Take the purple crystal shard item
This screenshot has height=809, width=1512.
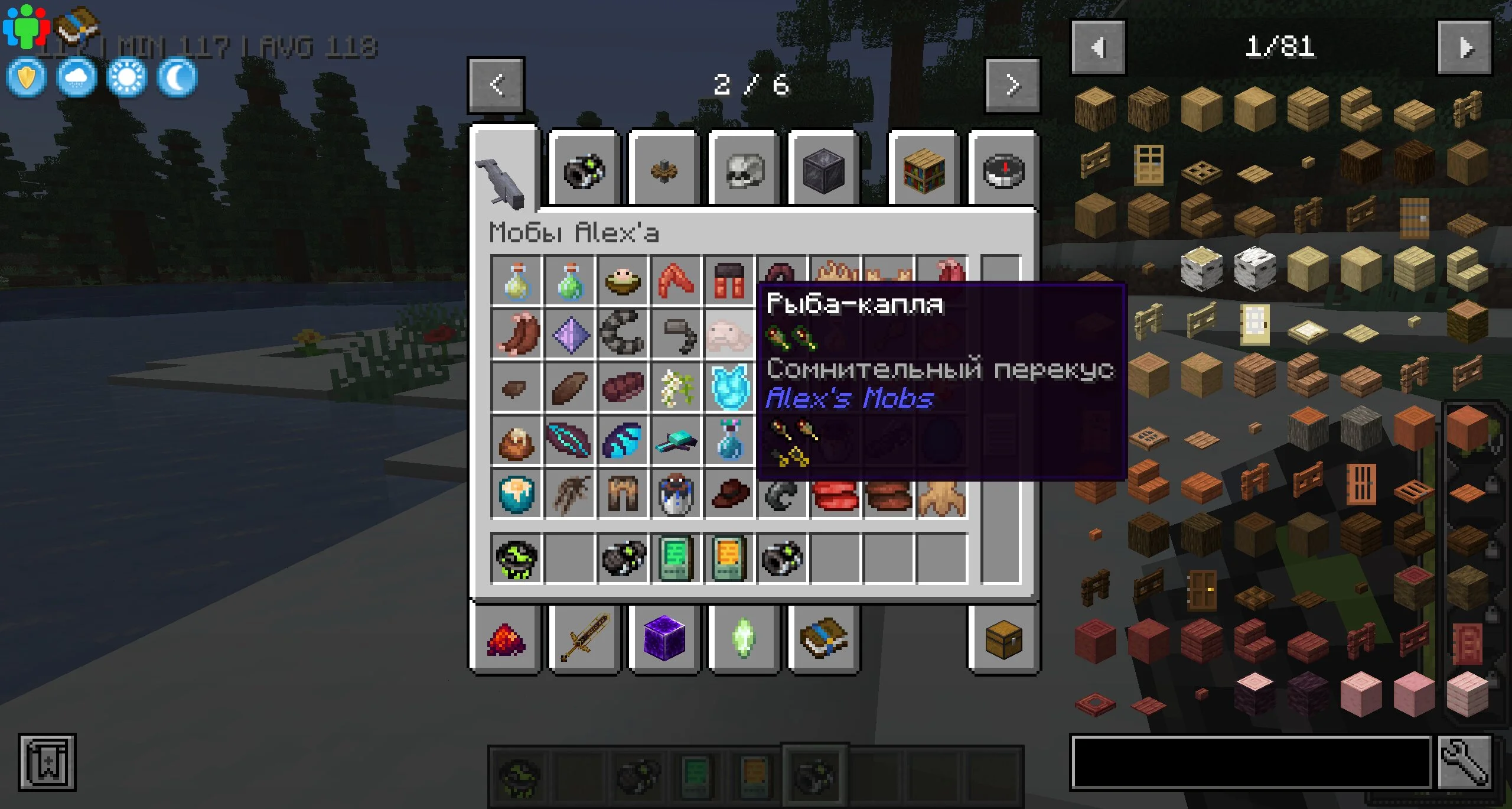(x=570, y=335)
